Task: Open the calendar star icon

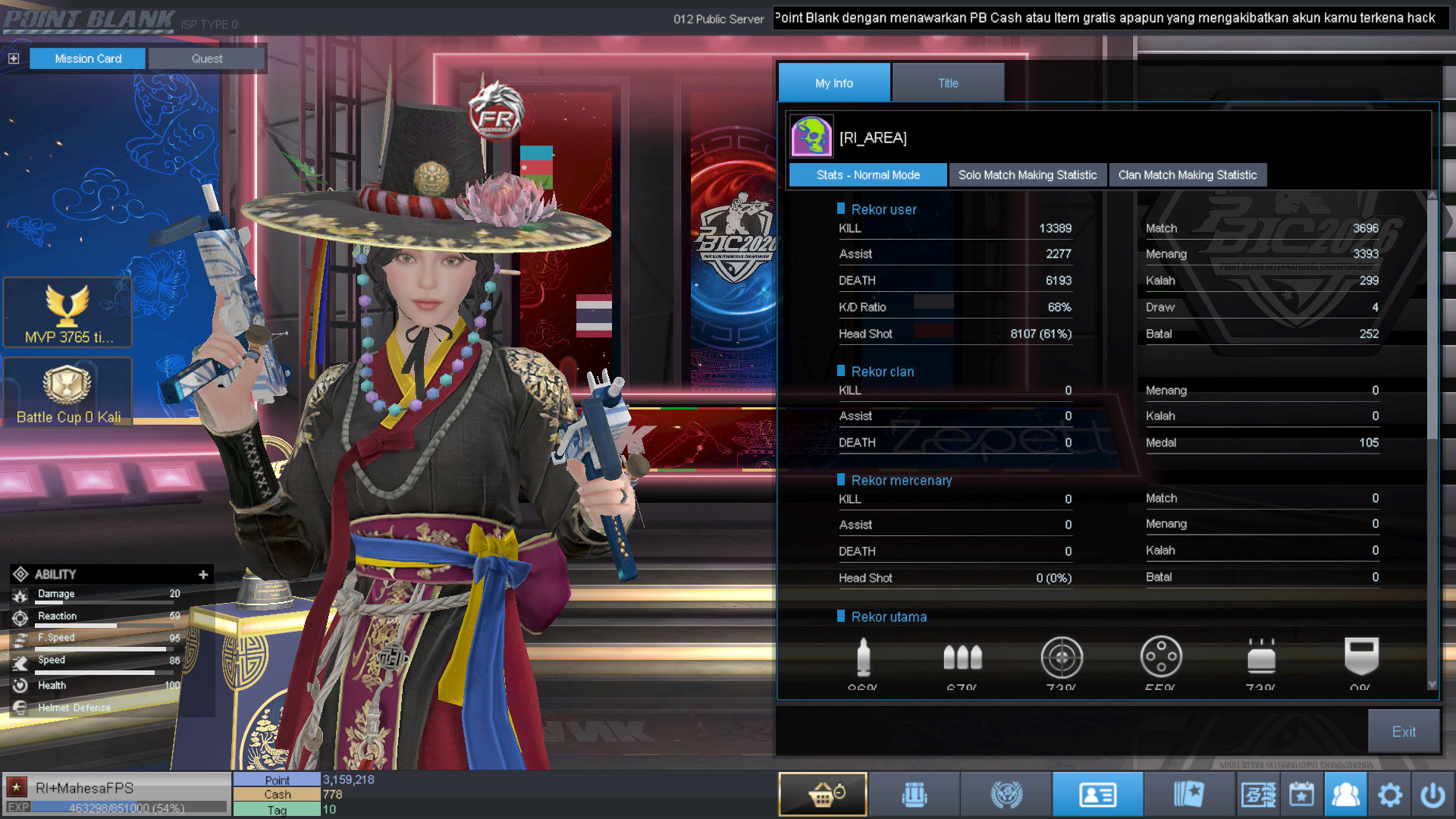Action: (x=1301, y=795)
